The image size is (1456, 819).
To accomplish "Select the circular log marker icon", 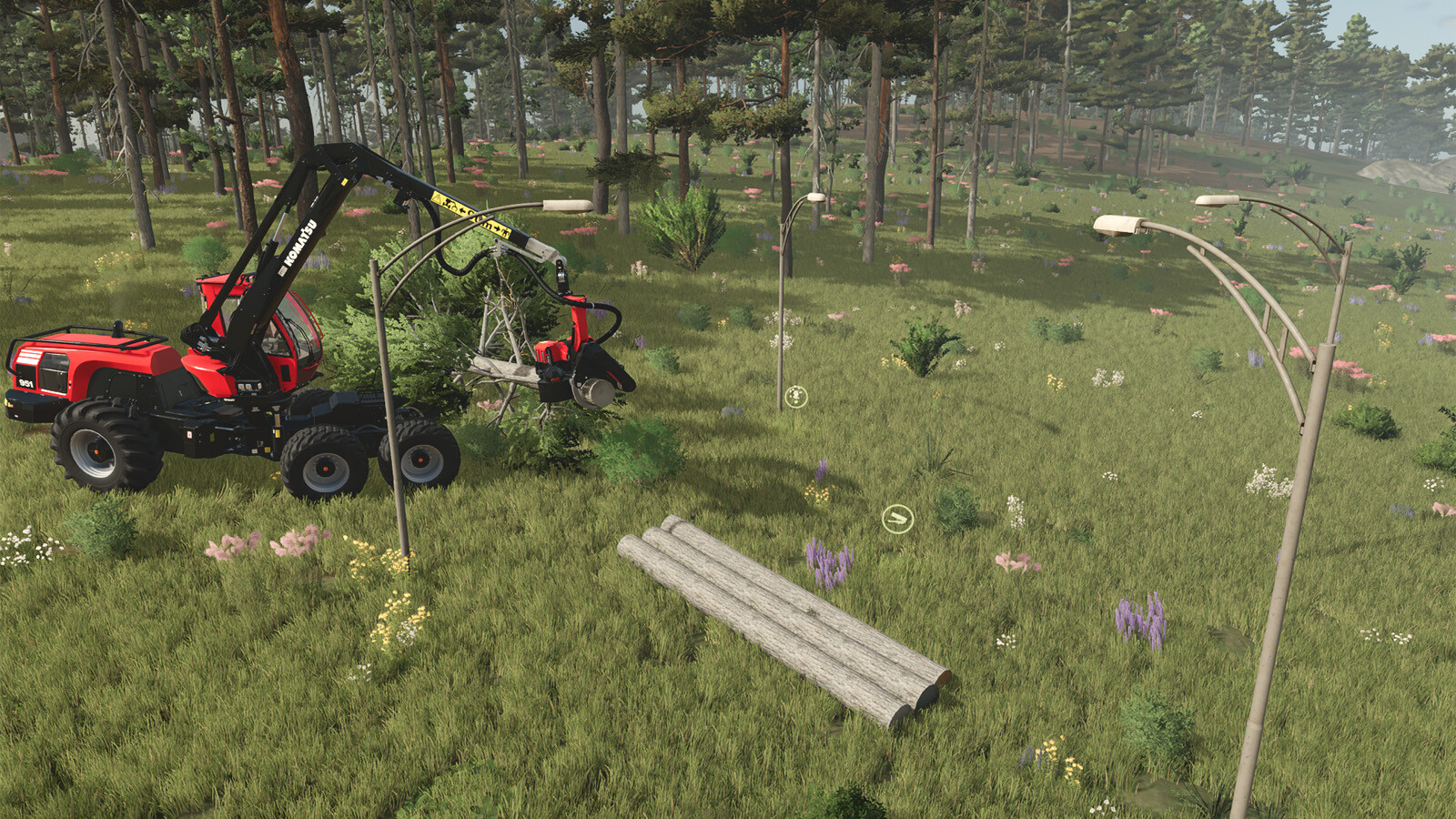I will pyautogui.click(x=897, y=519).
